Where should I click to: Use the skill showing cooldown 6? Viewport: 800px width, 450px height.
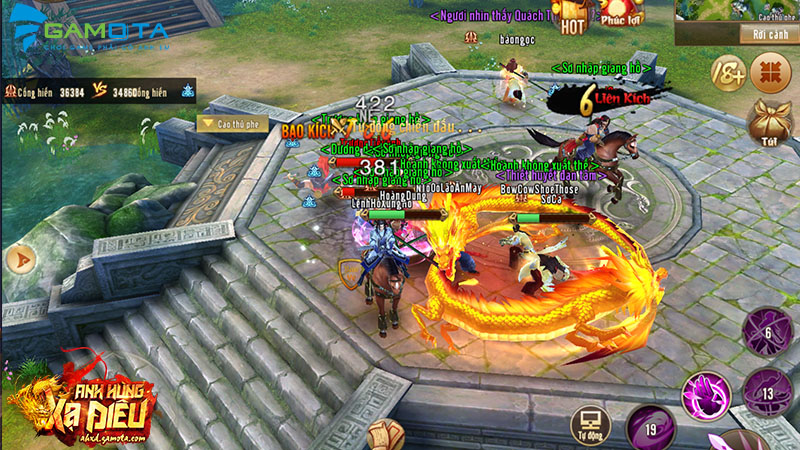(x=767, y=333)
